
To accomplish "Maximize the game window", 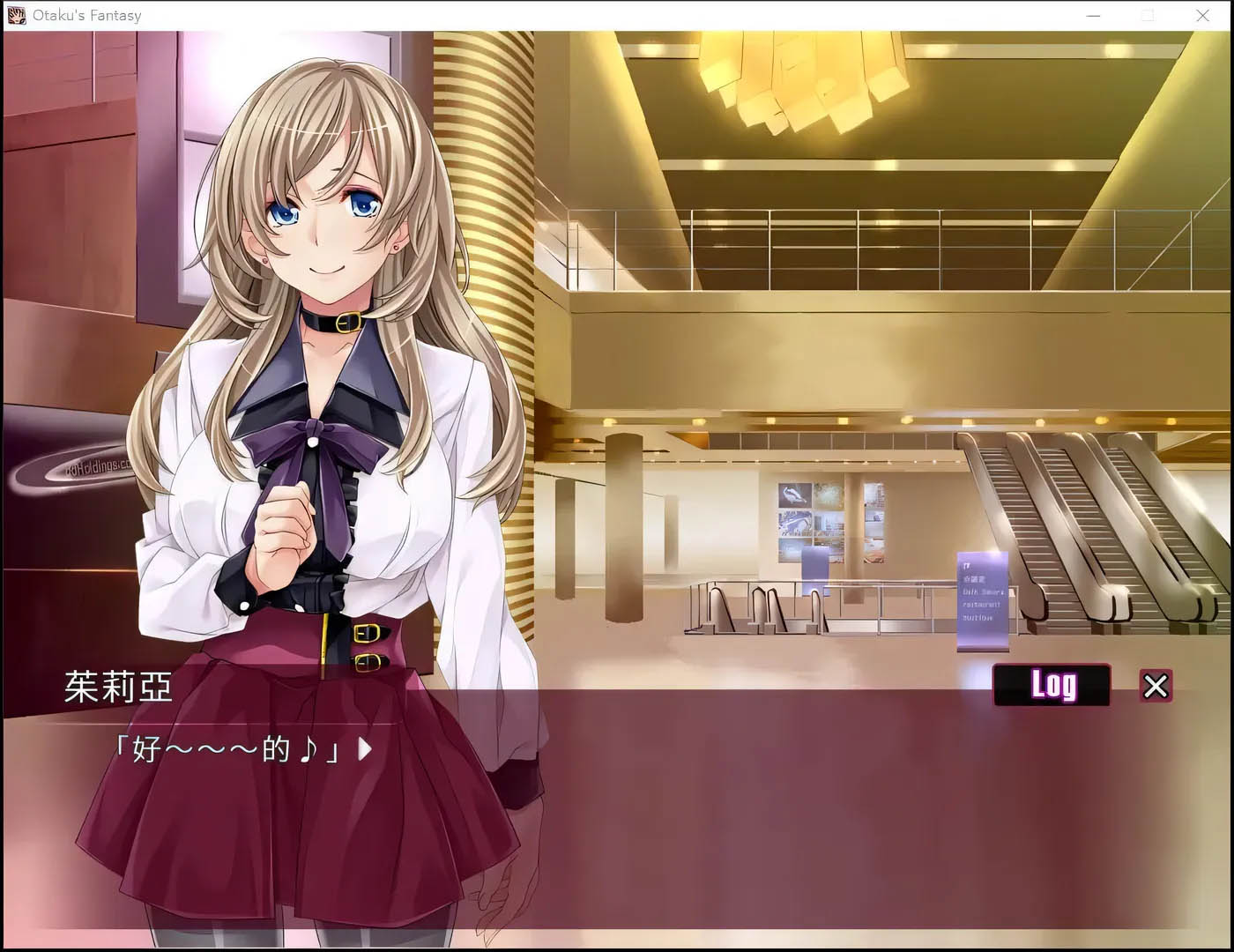I will 1149,15.
